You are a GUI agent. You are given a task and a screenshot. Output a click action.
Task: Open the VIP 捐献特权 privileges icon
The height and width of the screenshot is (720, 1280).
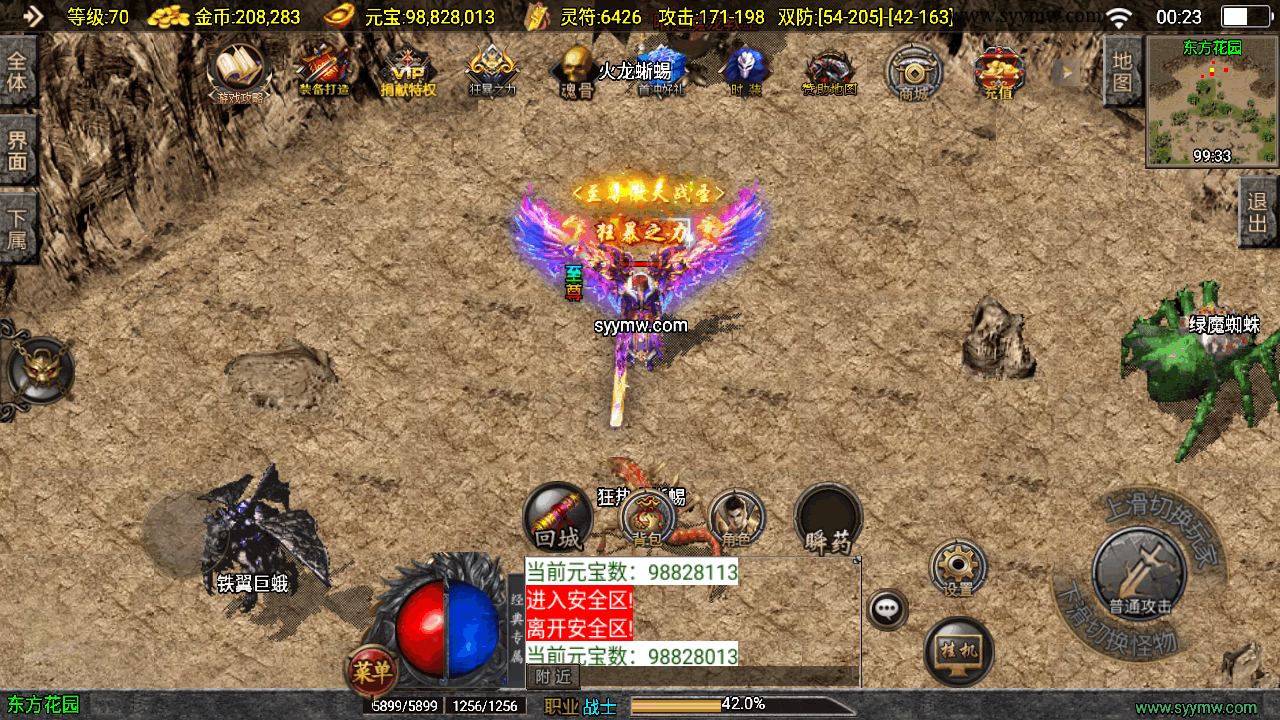pos(408,72)
